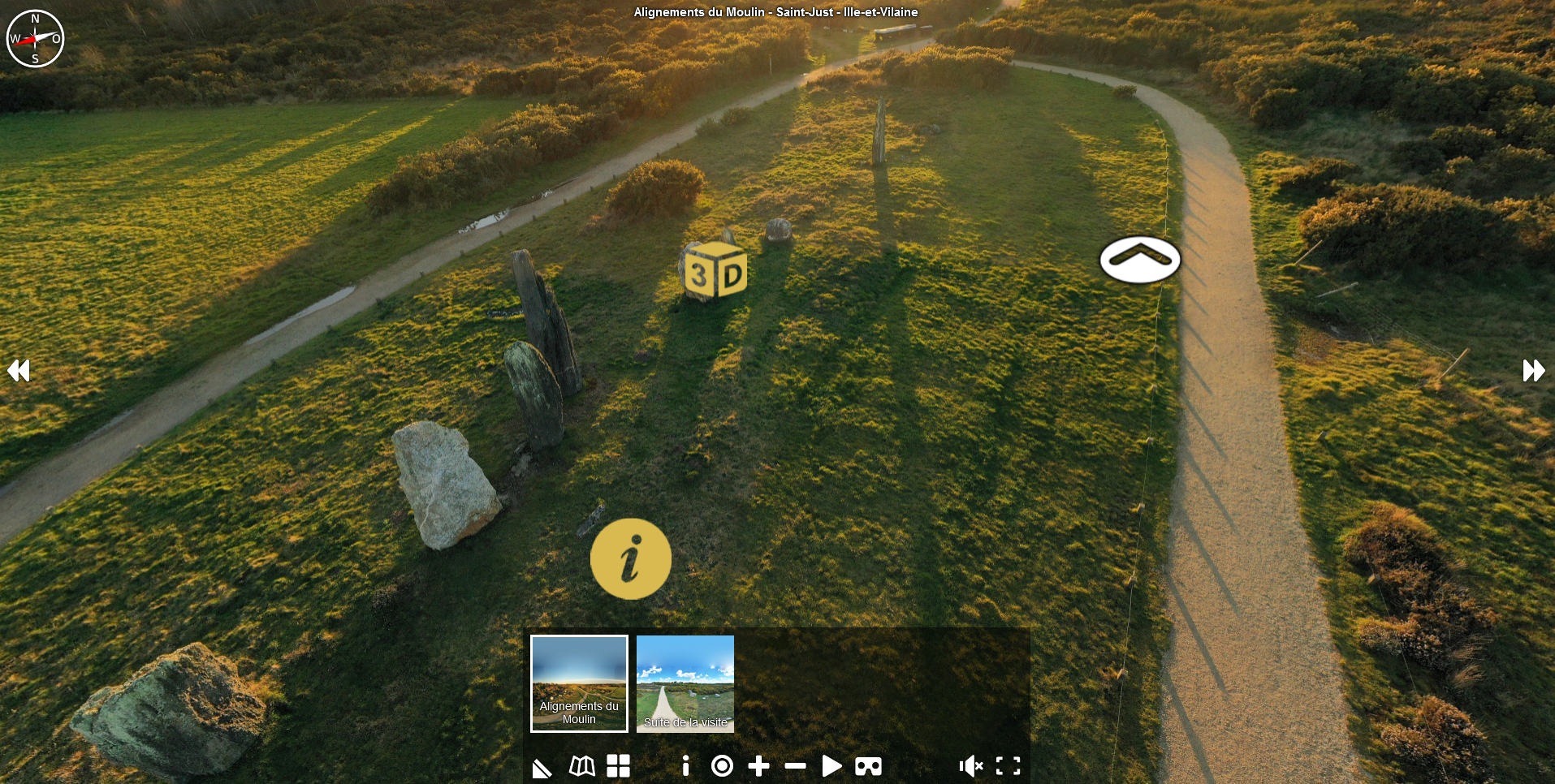Viewport: 1555px width, 784px height.
Task: Open the folded map in the toolbar
Action: click(581, 766)
